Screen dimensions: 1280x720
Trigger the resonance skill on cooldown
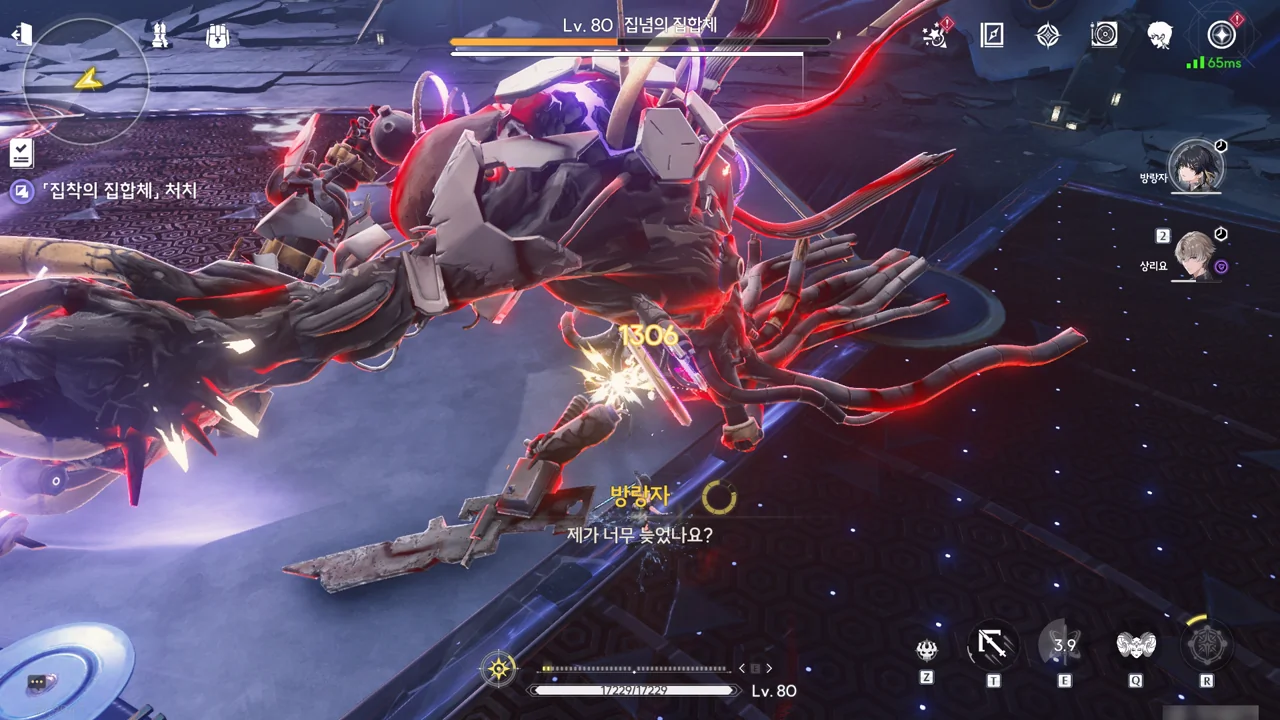pos(1064,646)
